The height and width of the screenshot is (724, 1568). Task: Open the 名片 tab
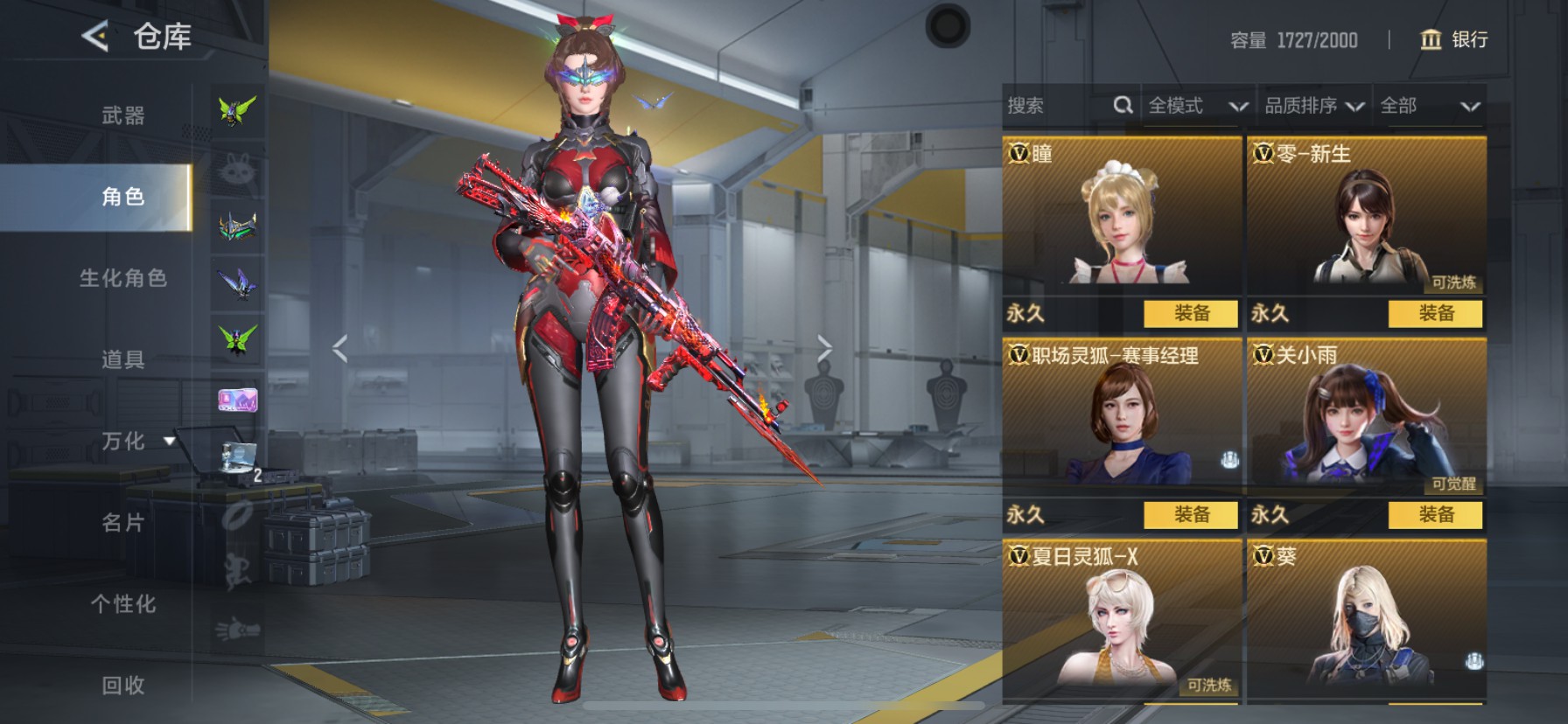tap(122, 523)
